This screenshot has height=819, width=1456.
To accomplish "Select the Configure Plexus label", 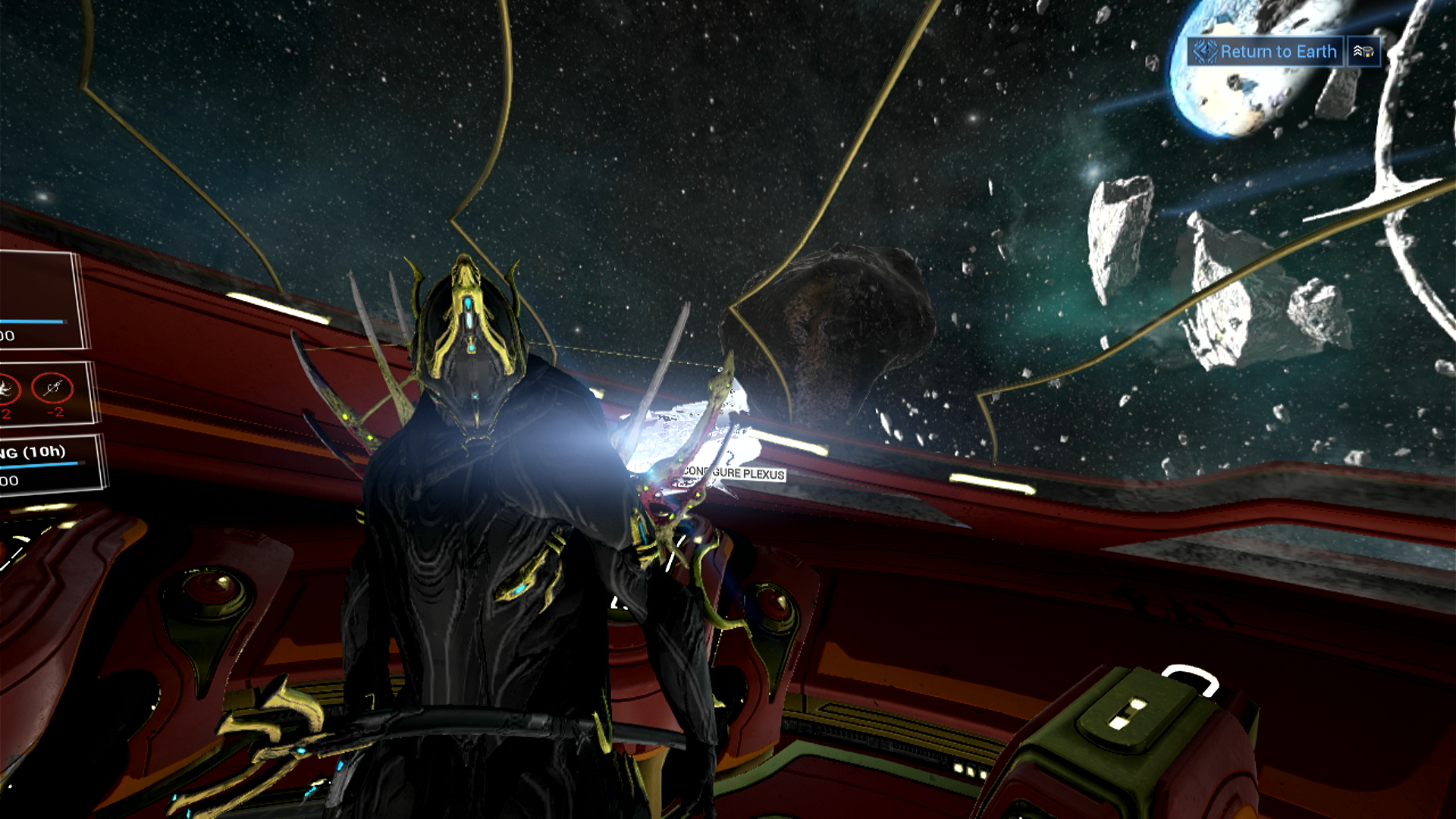I will 734,472.
